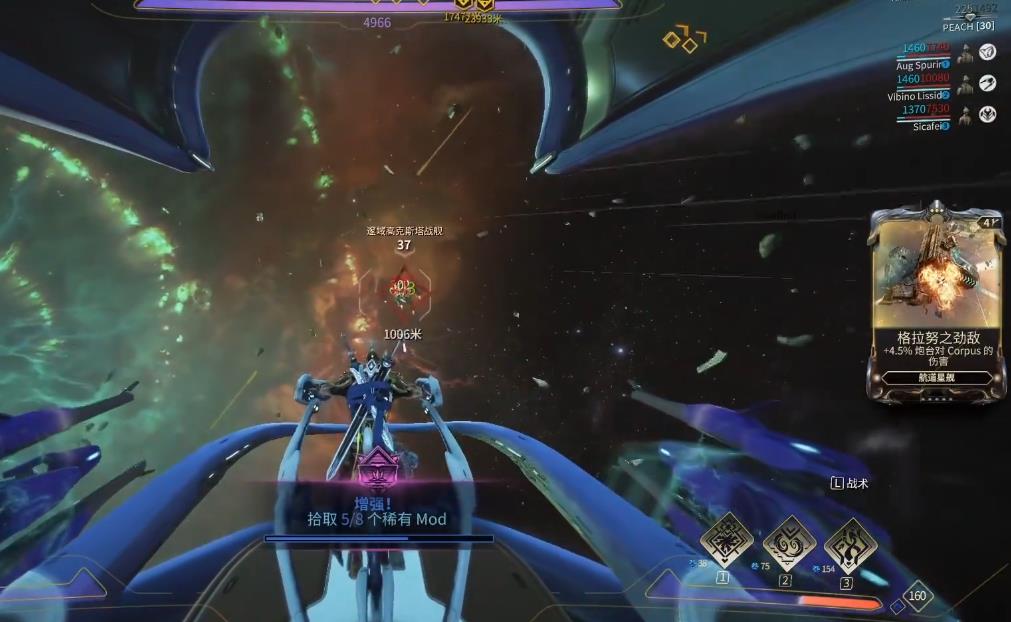1011x622 pixels.
Task: Click the yellow objective waypoint marker
Action: 684,41
